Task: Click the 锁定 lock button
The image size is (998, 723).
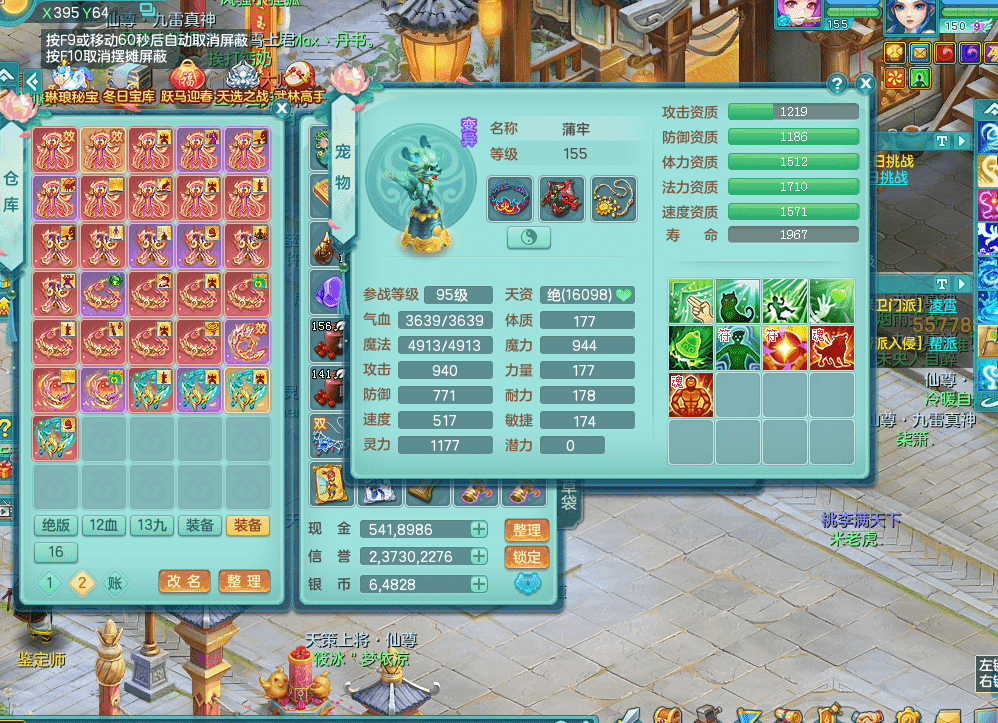Action: (x=527, y=557)
